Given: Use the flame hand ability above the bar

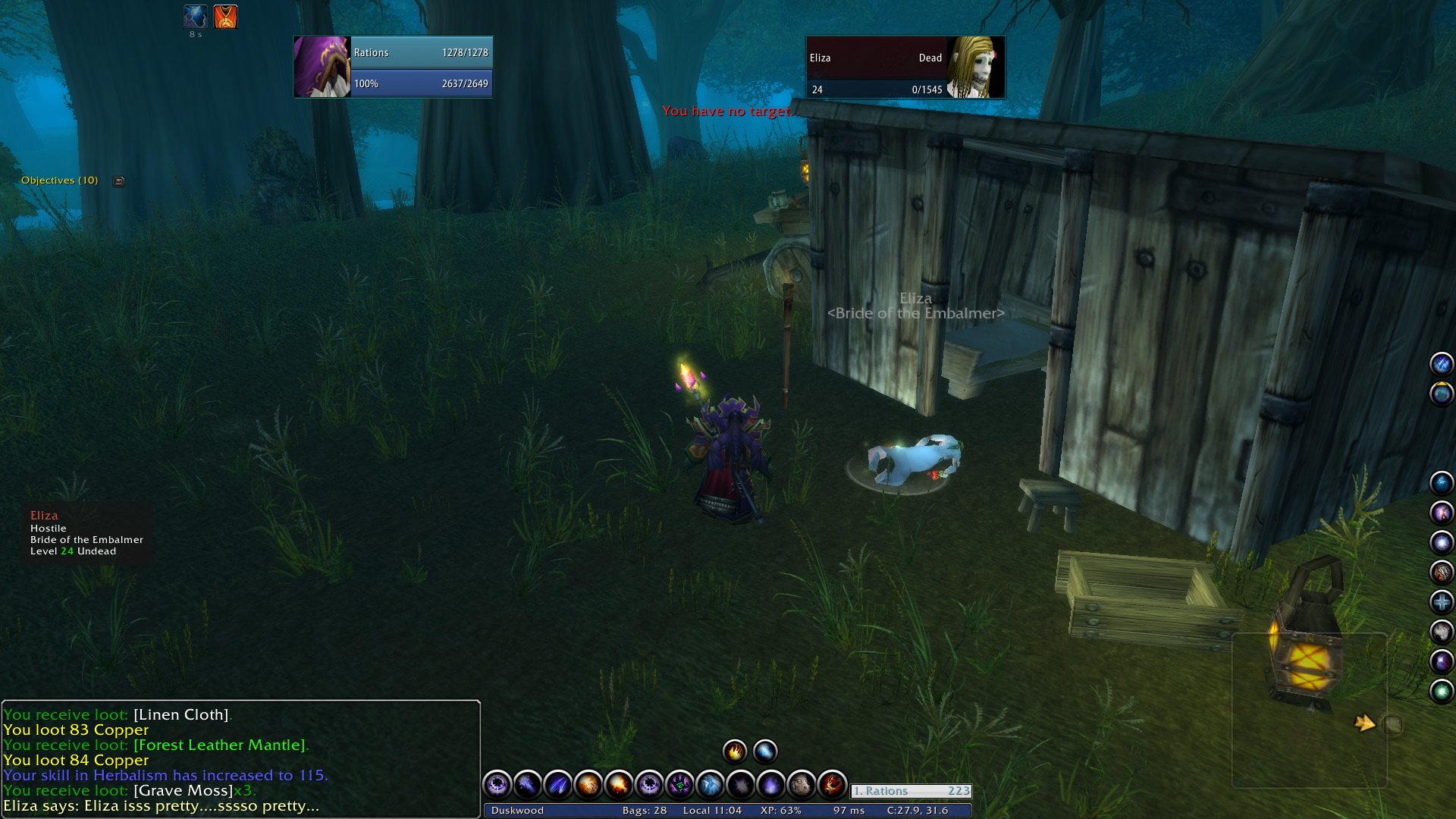Looking at the screenshot, I should coord(734,752).
